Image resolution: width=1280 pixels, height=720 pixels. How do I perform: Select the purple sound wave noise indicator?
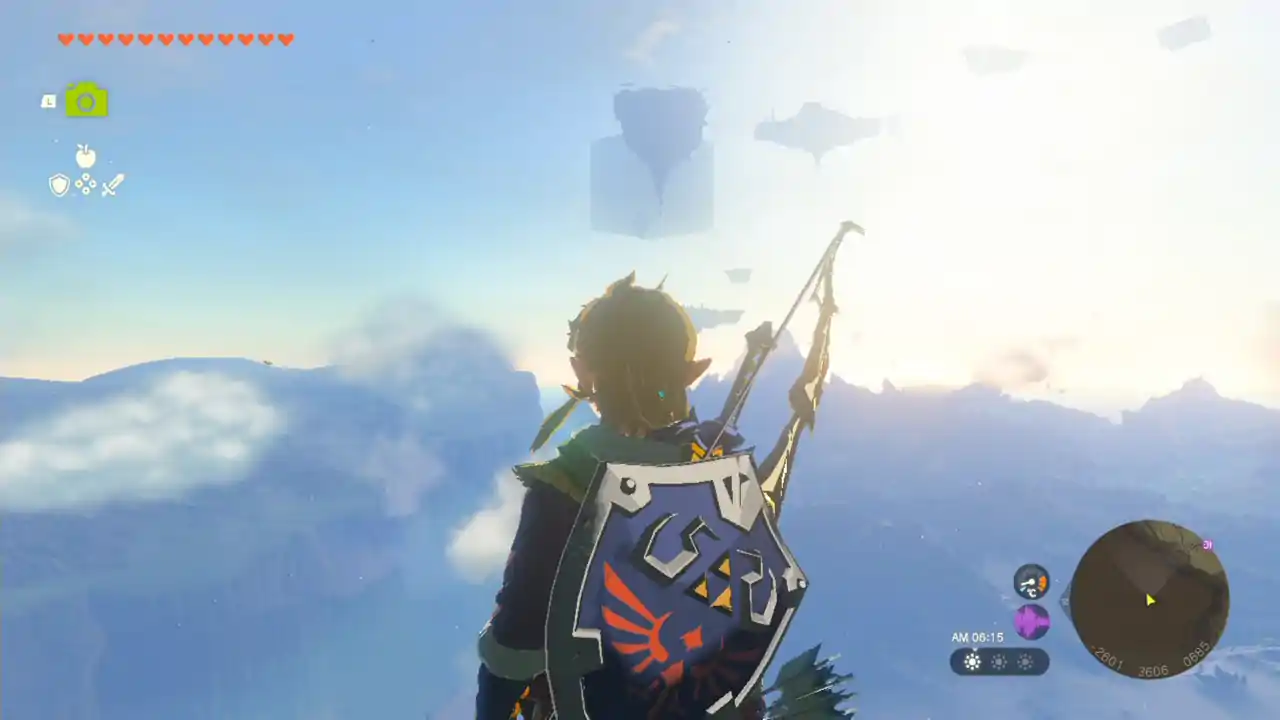(x=1031, y=622)
